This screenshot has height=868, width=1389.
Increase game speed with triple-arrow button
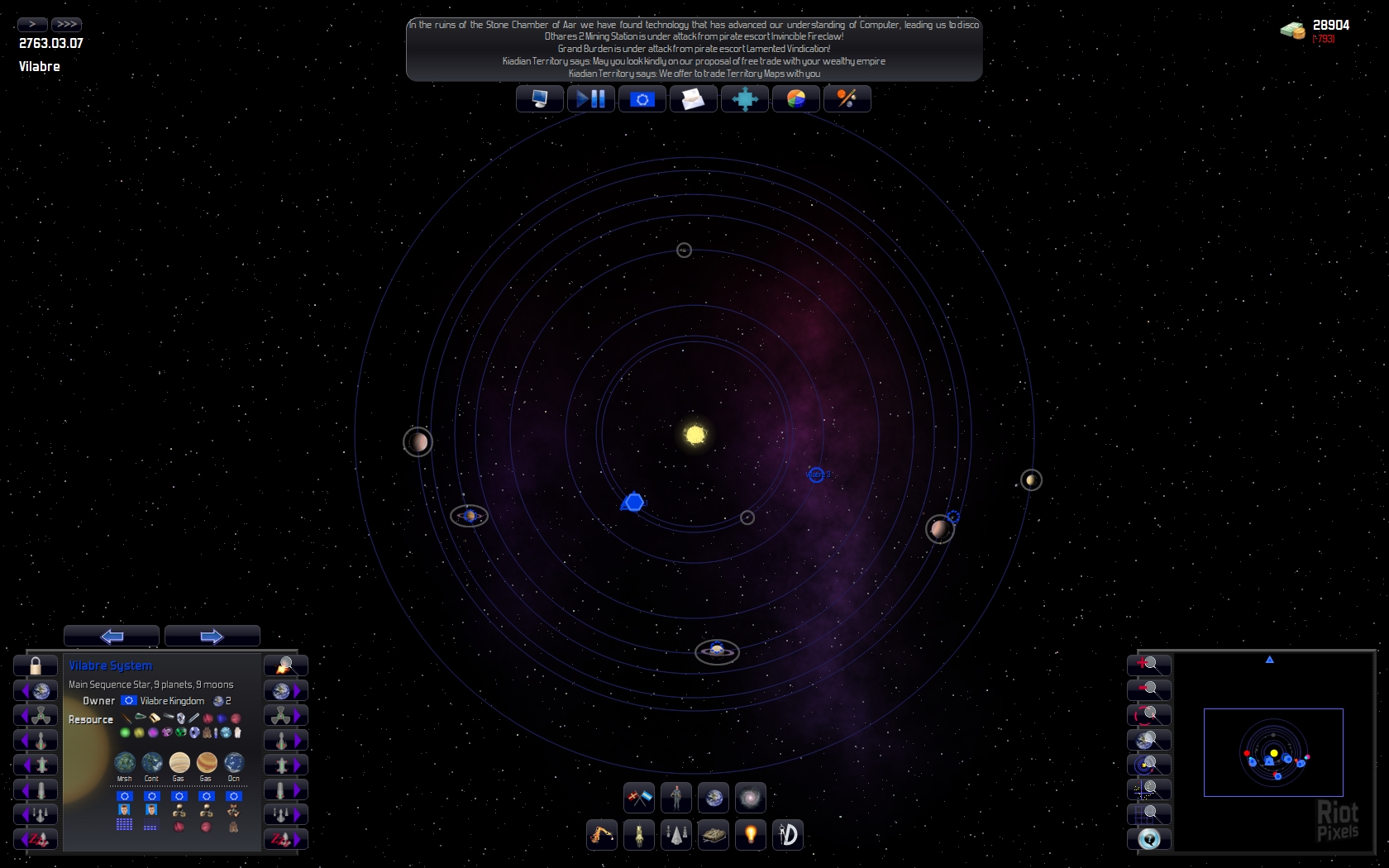(66, 24)
